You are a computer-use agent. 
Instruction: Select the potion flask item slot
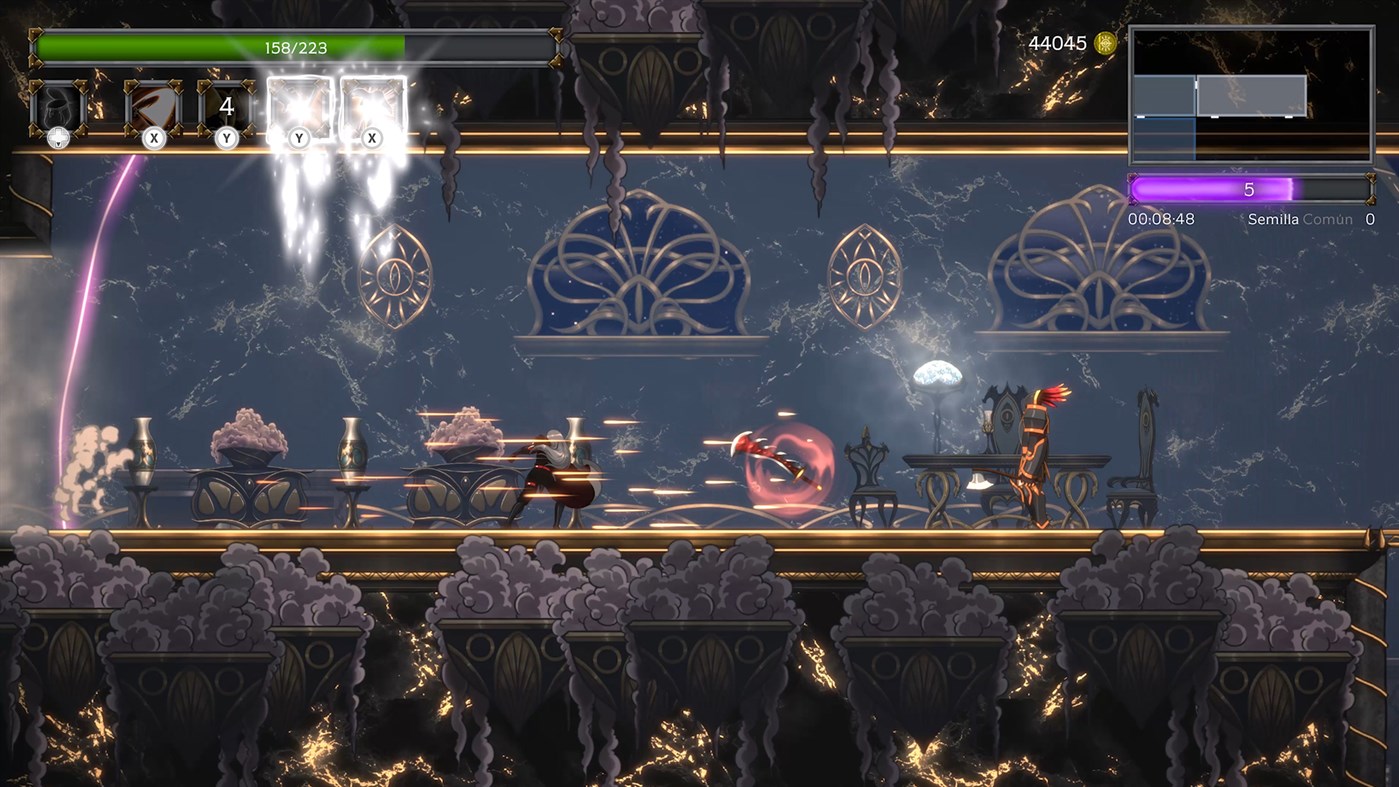[57, 103]
